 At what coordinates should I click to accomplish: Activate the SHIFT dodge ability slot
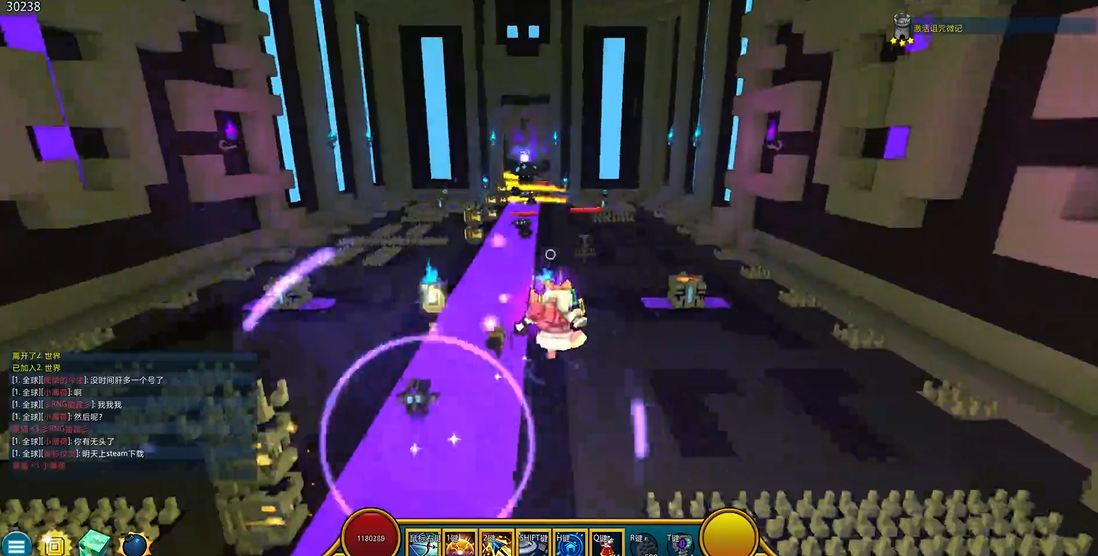(533, 544)
